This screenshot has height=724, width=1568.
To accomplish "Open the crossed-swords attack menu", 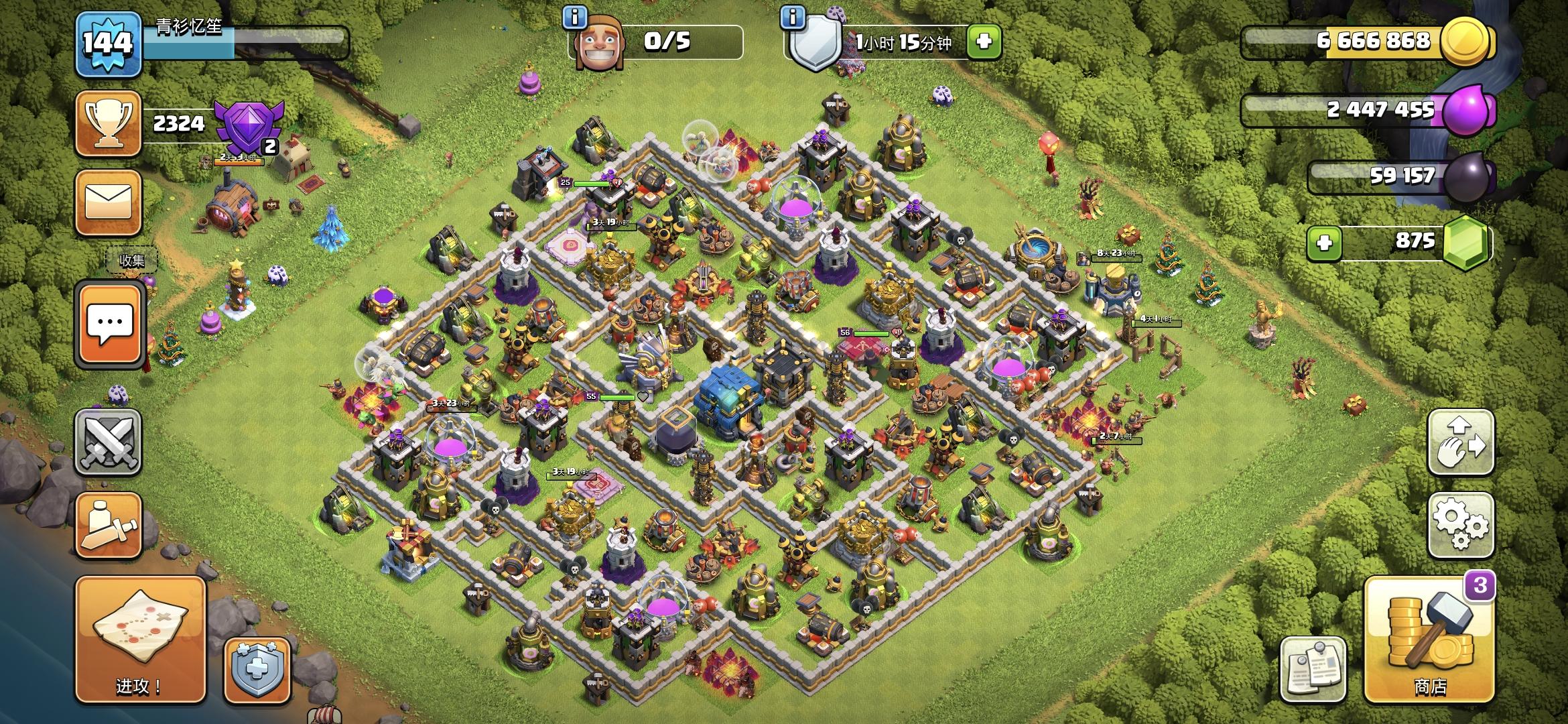I will [x=107, y=442].
